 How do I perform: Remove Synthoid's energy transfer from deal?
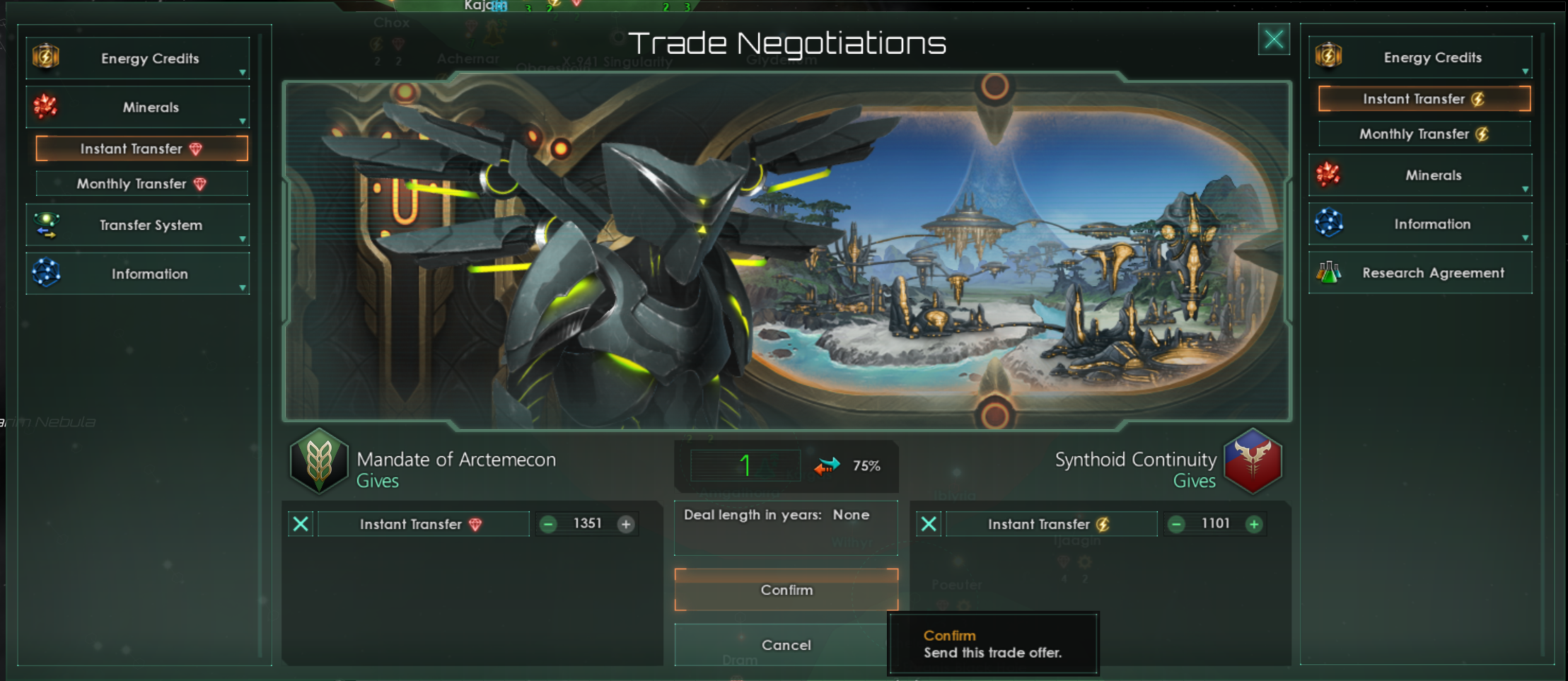929,524
